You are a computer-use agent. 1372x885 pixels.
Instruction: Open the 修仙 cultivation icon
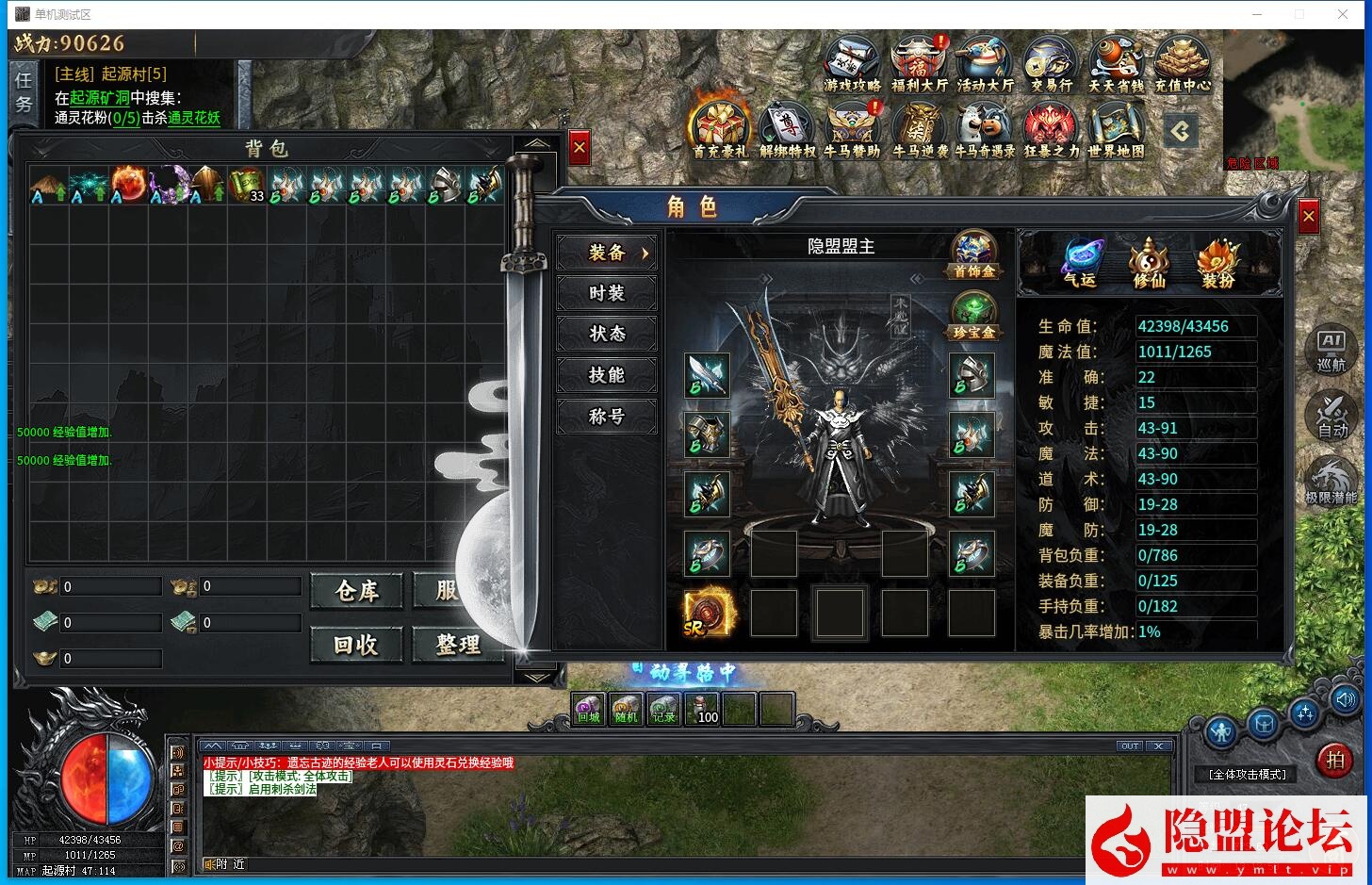click(1150, 263)
